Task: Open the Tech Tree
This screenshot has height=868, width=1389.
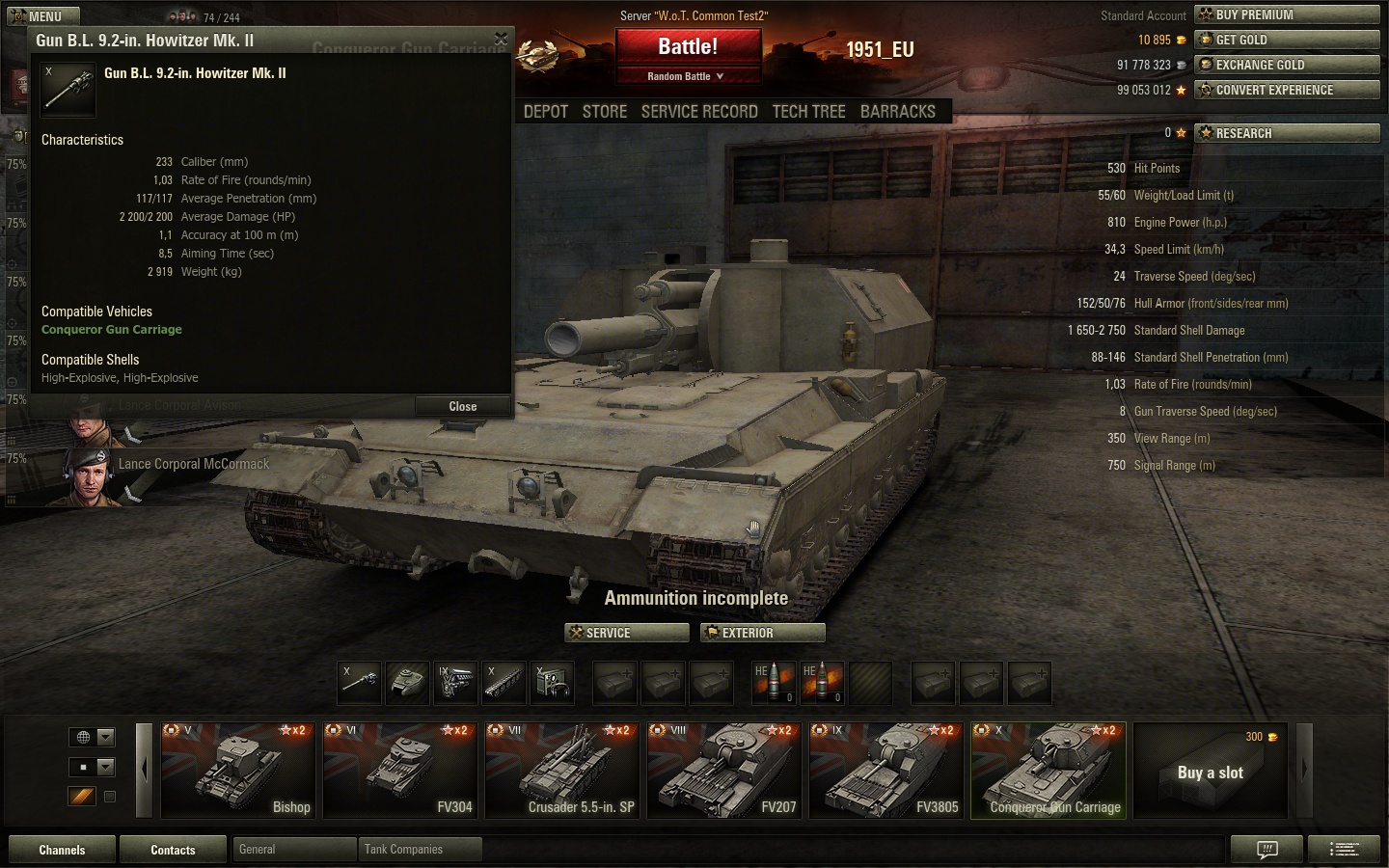Action: pyautogui.click(x=808, y=112)
